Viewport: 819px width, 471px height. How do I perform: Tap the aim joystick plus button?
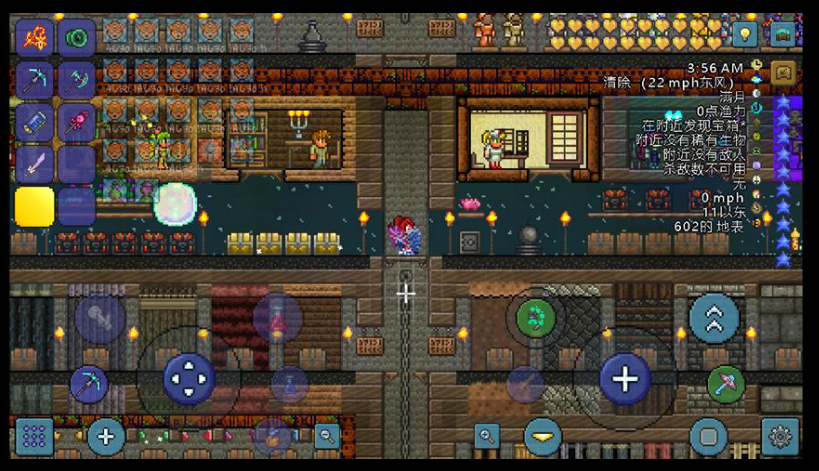coord(625,379)
